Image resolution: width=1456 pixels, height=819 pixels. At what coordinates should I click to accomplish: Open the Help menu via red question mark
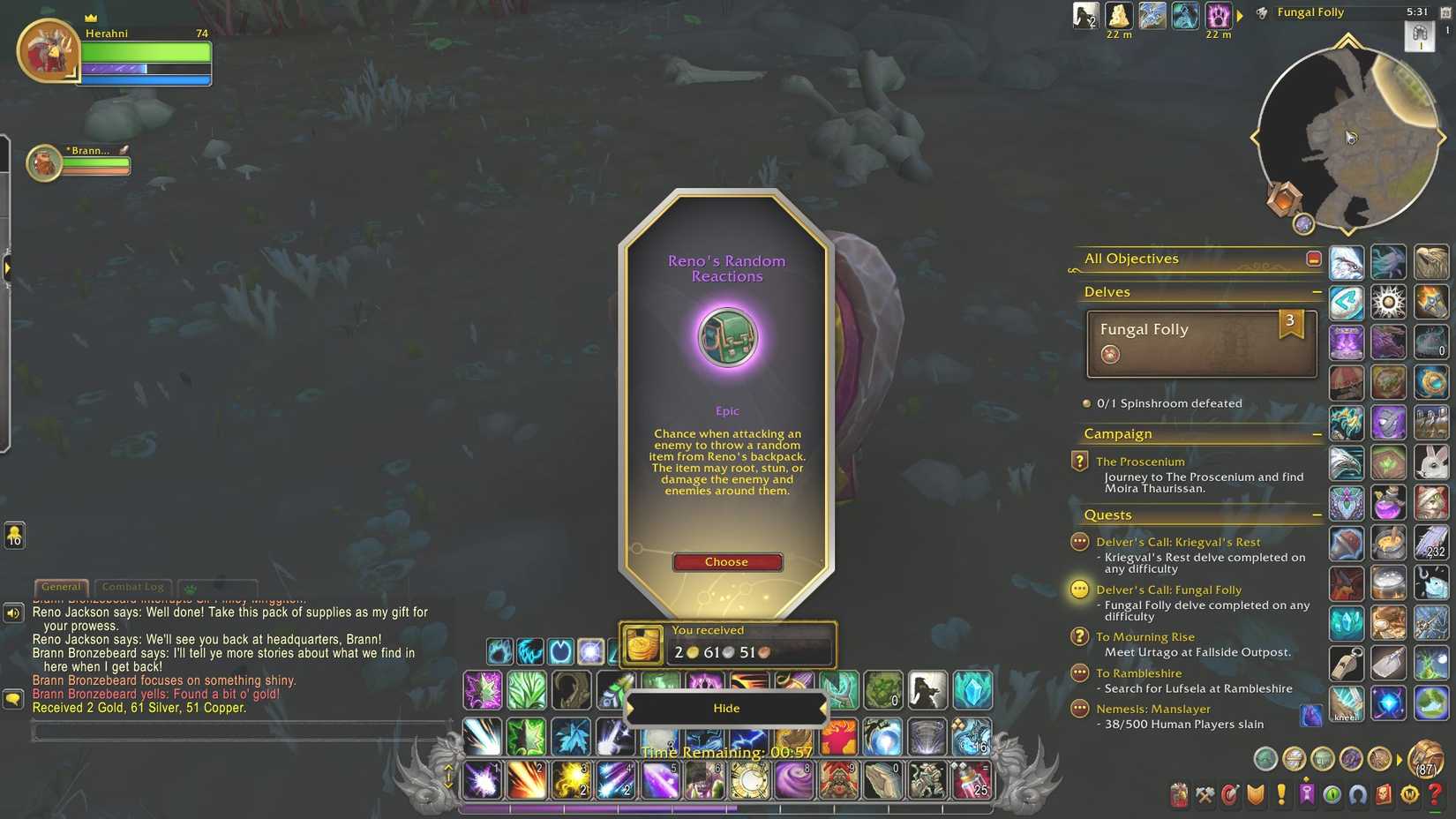tap(1433, 794)
